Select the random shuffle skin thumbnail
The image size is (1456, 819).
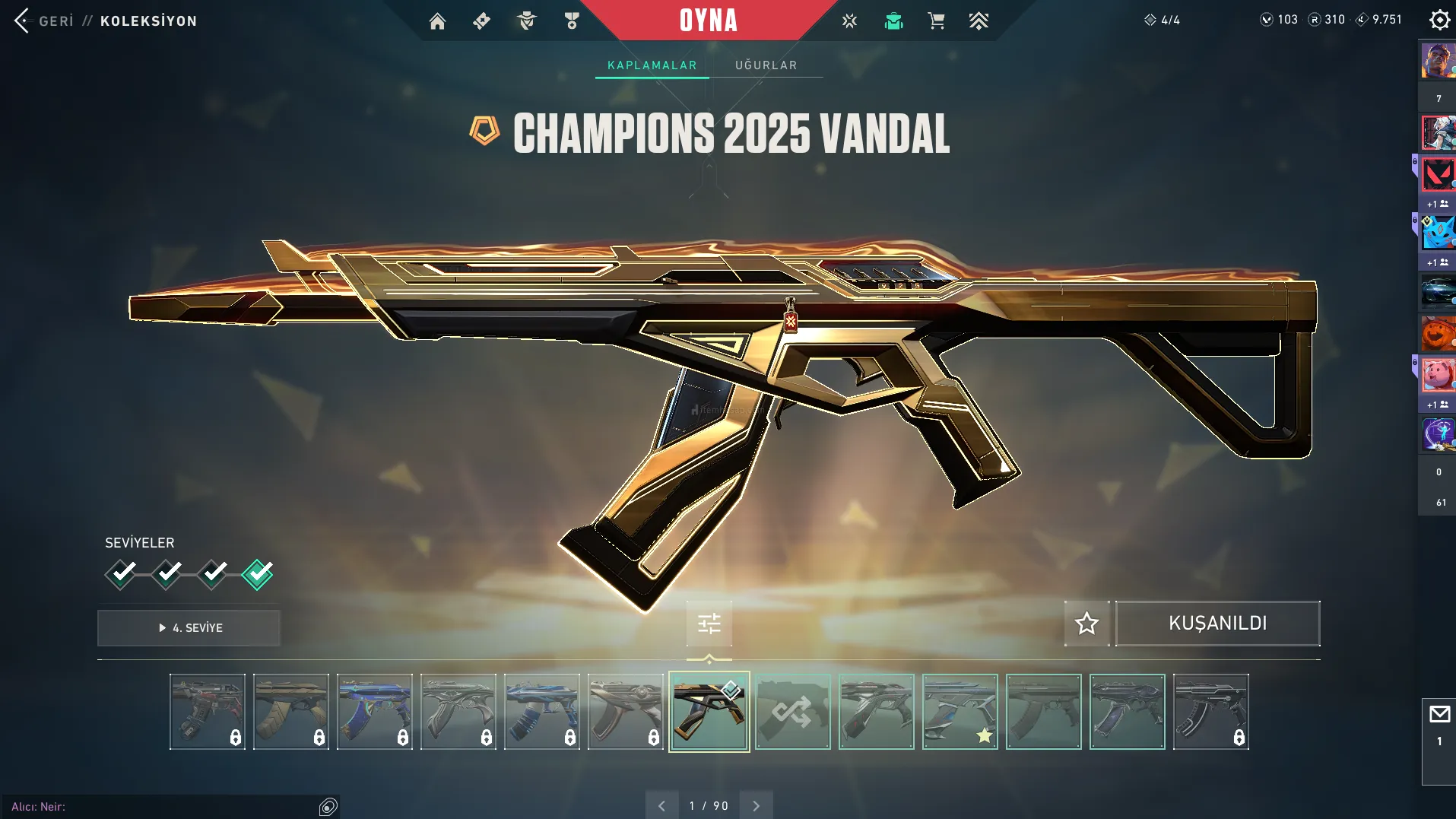pyautogui.click(x=792, y=712)
